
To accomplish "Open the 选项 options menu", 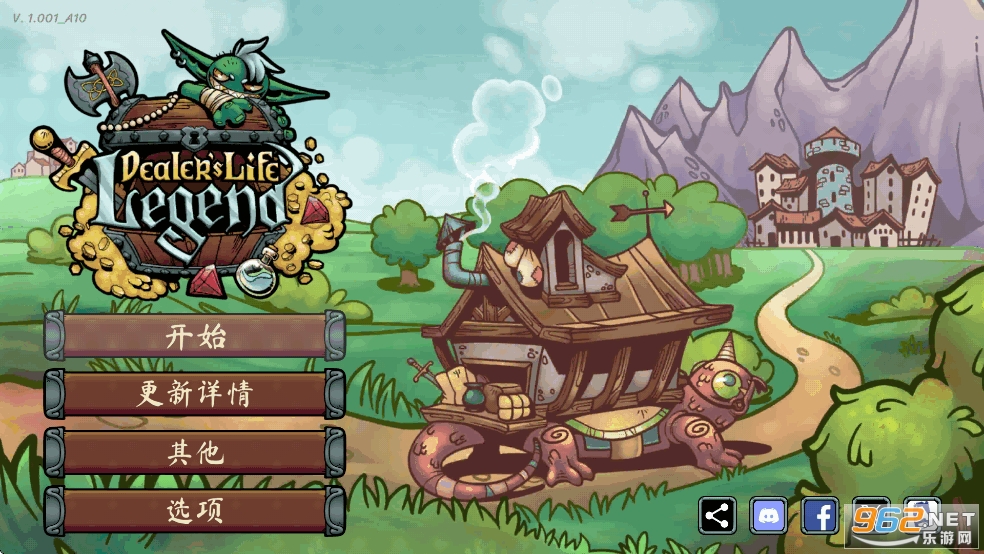I will tap(195, 510).
